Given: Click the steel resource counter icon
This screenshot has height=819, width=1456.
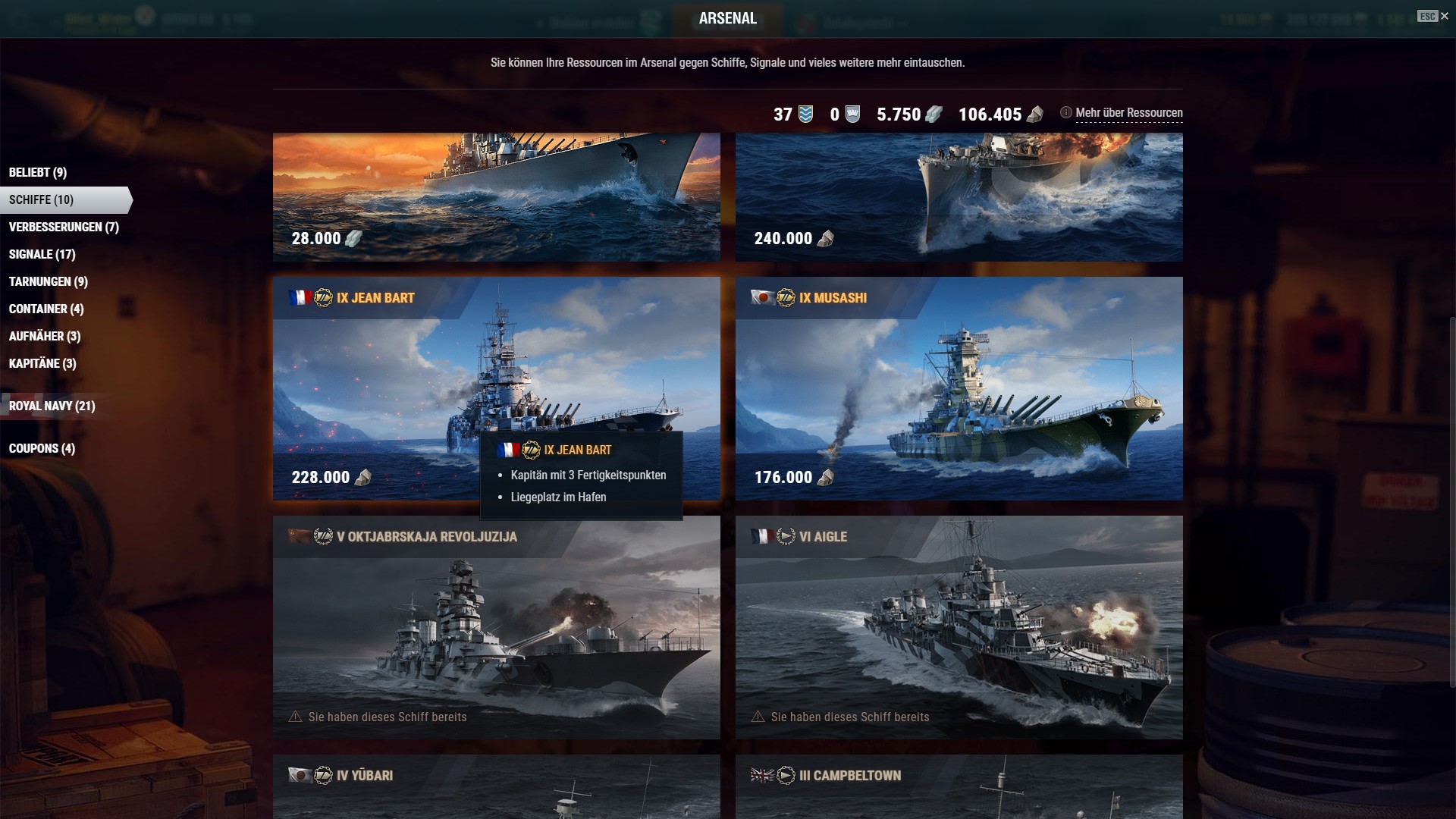Looking at the screenshot, I should point(934,115).
